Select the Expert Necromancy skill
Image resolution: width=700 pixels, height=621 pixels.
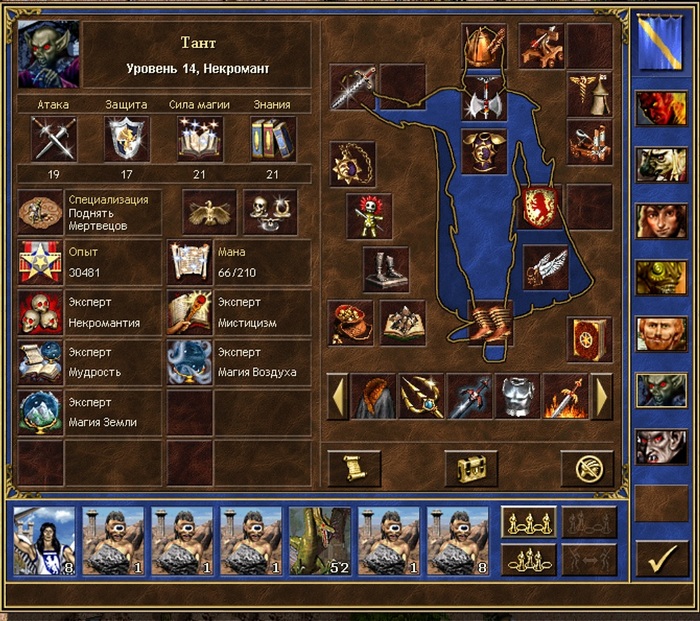point(40,313)
